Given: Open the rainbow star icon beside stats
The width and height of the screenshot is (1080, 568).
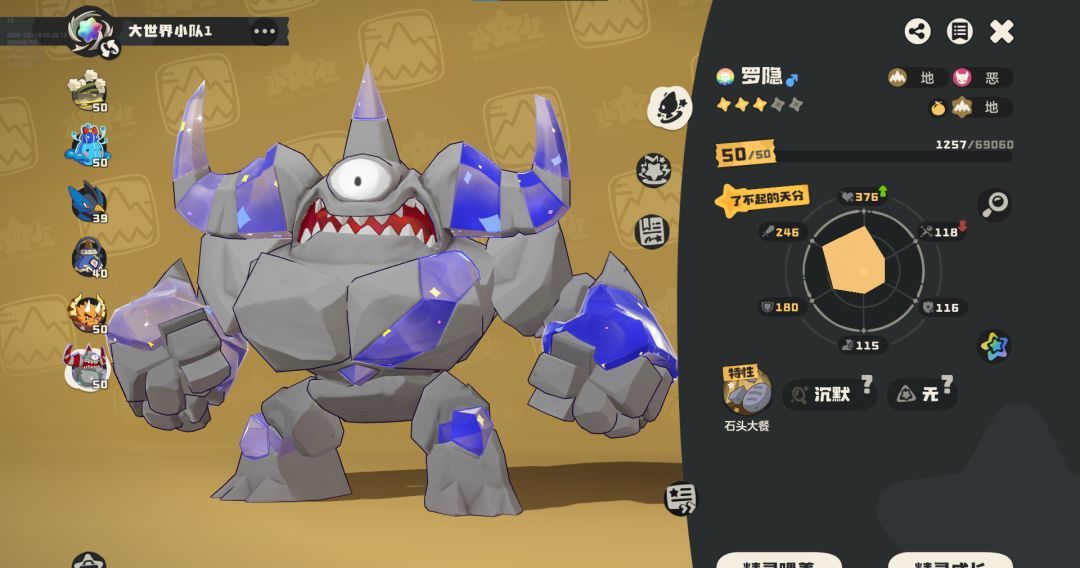Looking at the screenshot, I should click(x=994, y=346).
